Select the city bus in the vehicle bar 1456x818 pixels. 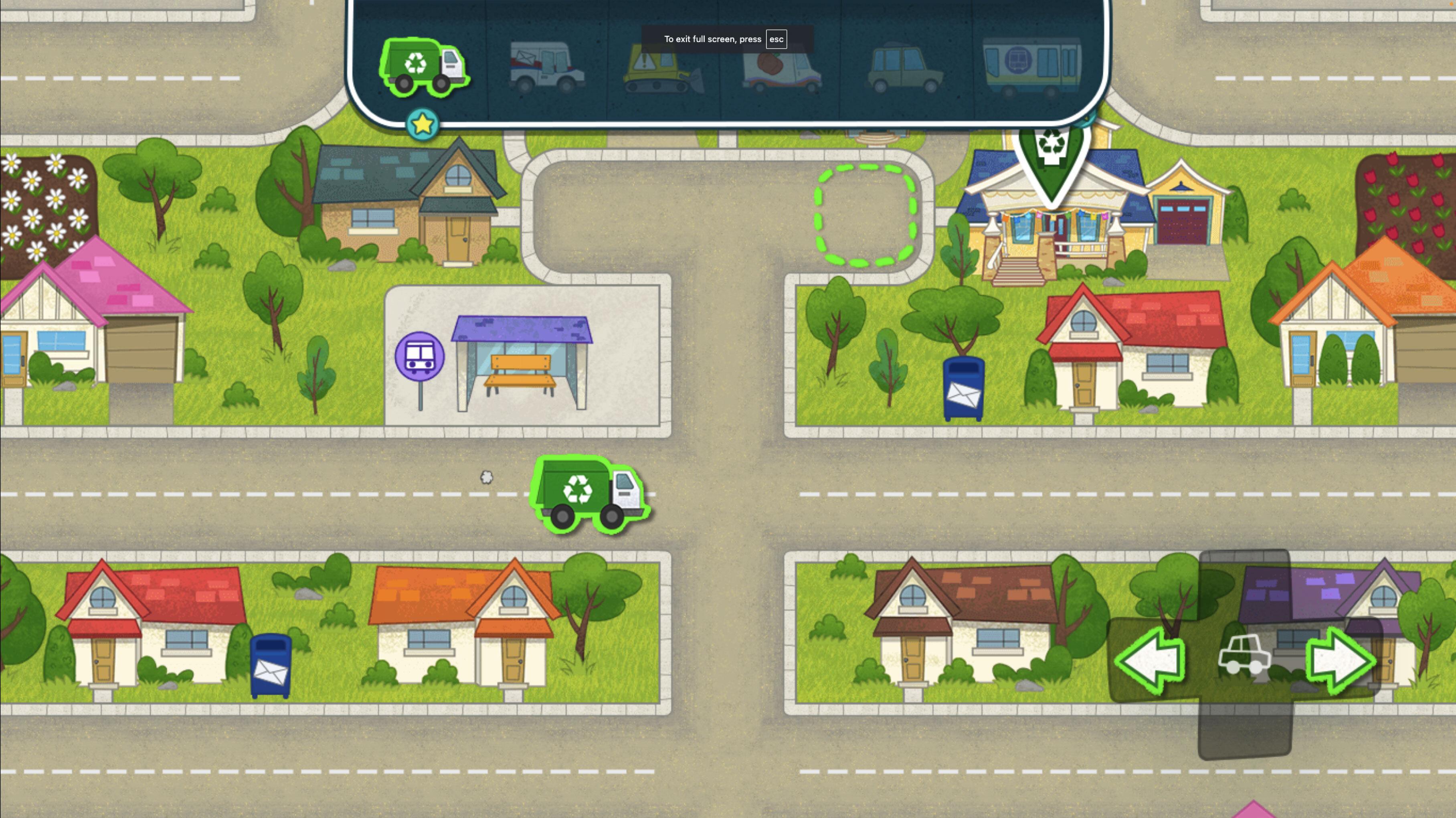click(x=1029, y=63)
